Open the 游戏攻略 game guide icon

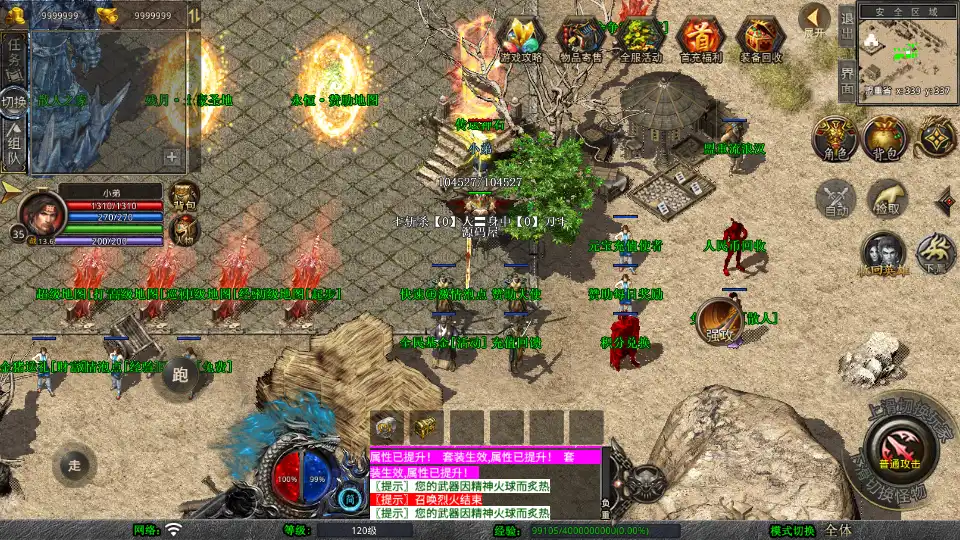click(x=520, y=40)
